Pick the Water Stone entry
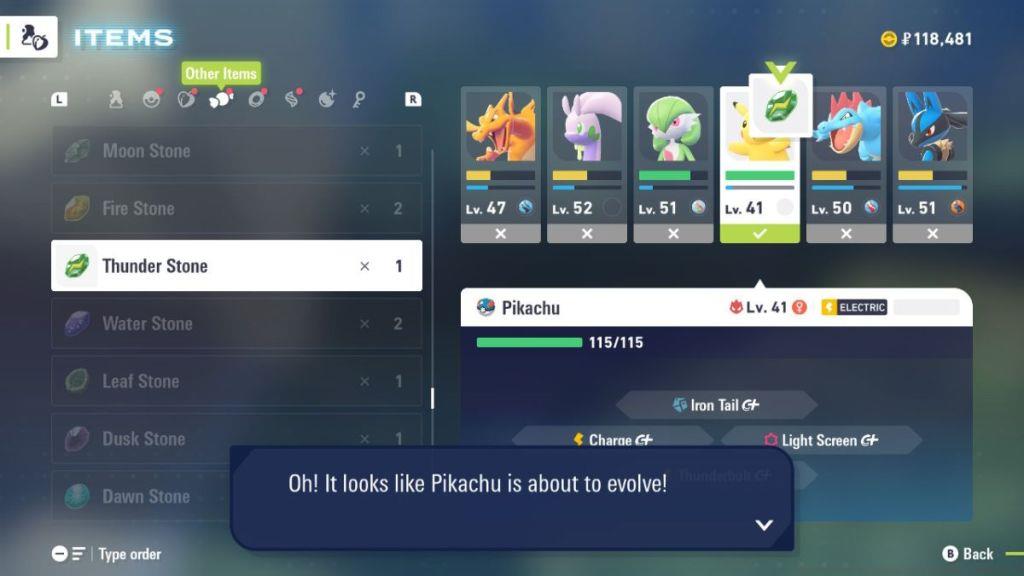The width and height of the screenshot is (1024, 576). pos(236,323)
